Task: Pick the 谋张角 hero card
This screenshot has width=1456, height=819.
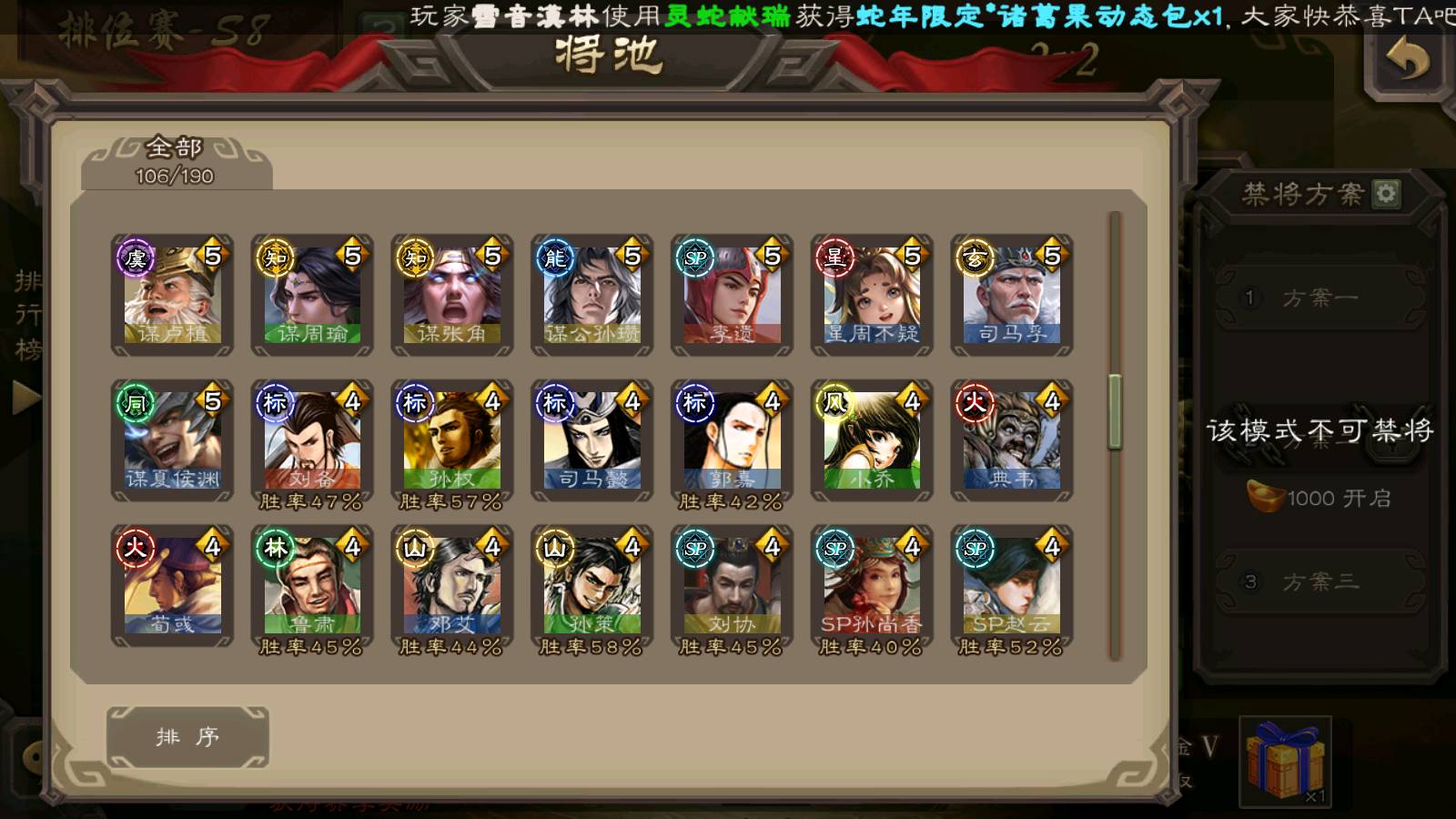Action: pyautogui.click(x=452, y=295)
